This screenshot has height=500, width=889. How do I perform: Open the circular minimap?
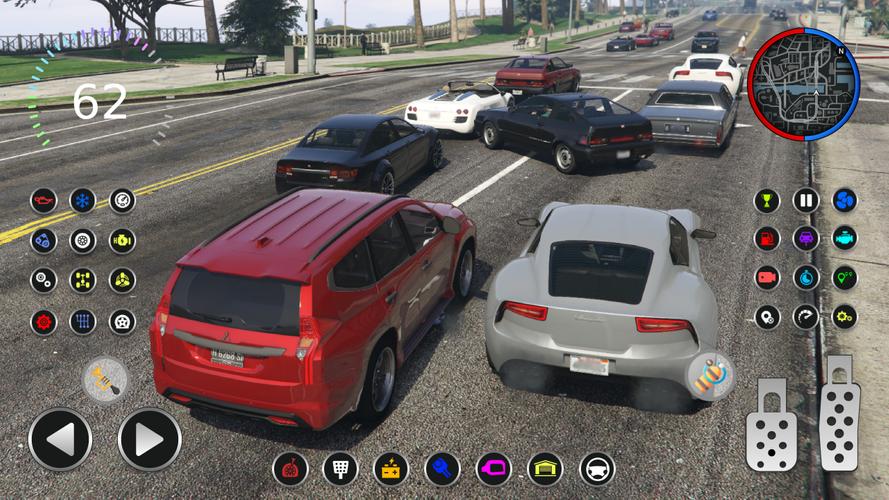[x=803, y=84]
